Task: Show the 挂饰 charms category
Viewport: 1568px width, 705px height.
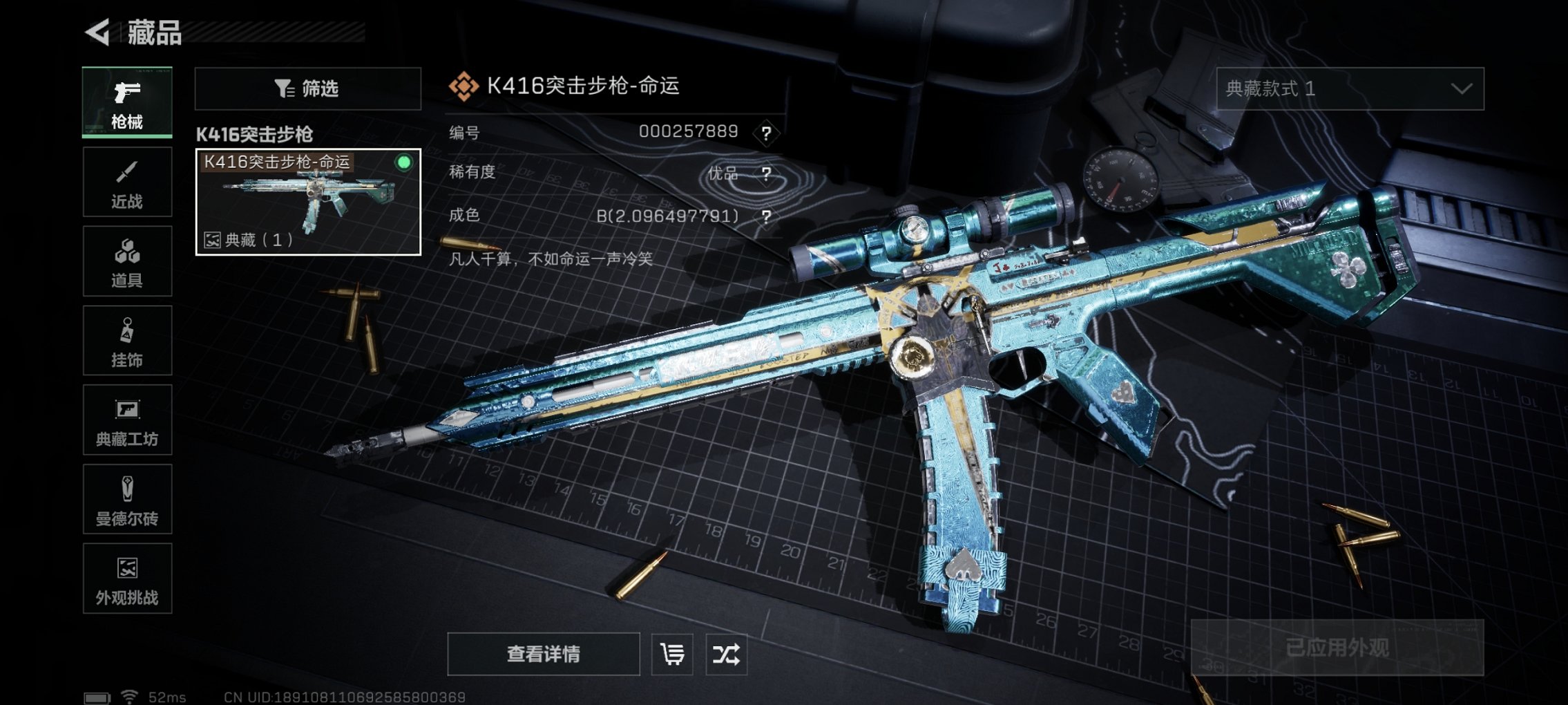Action: pyautogui.click(x=127, y=341)
